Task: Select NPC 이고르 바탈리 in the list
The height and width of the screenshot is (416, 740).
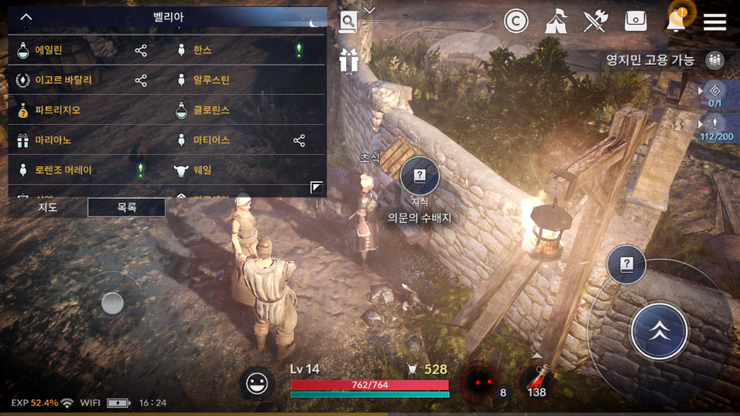Action: click(x=63, y=80)
